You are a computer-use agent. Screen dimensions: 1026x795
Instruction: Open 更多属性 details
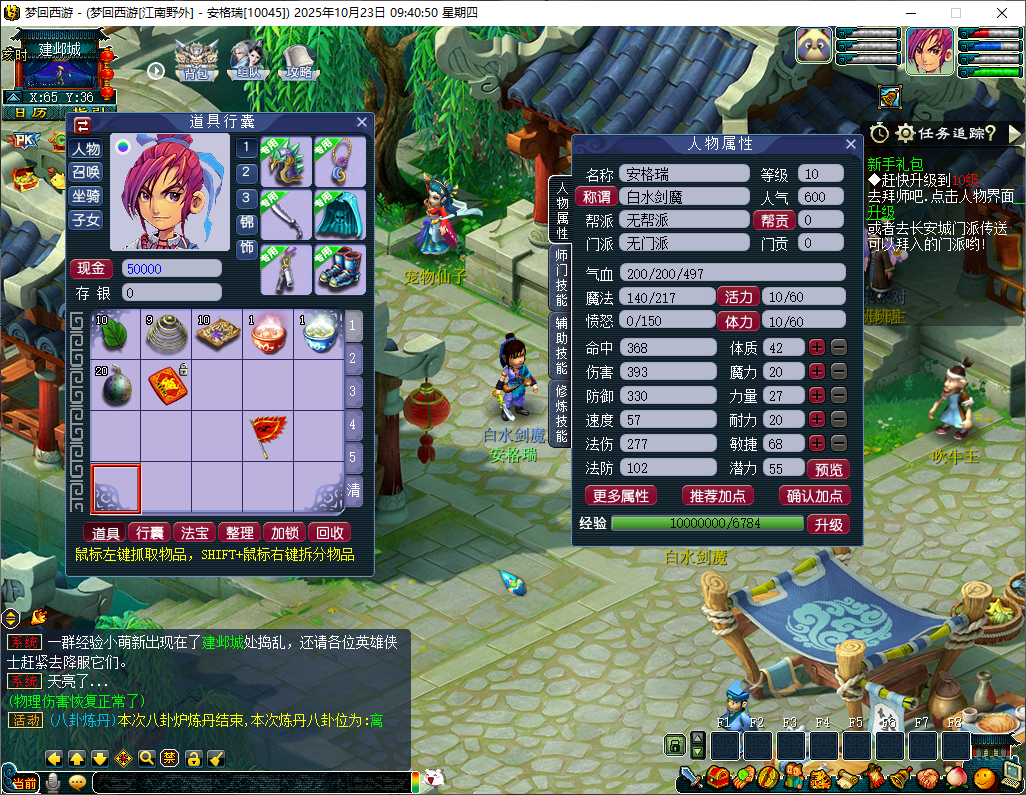click(621, 496)
